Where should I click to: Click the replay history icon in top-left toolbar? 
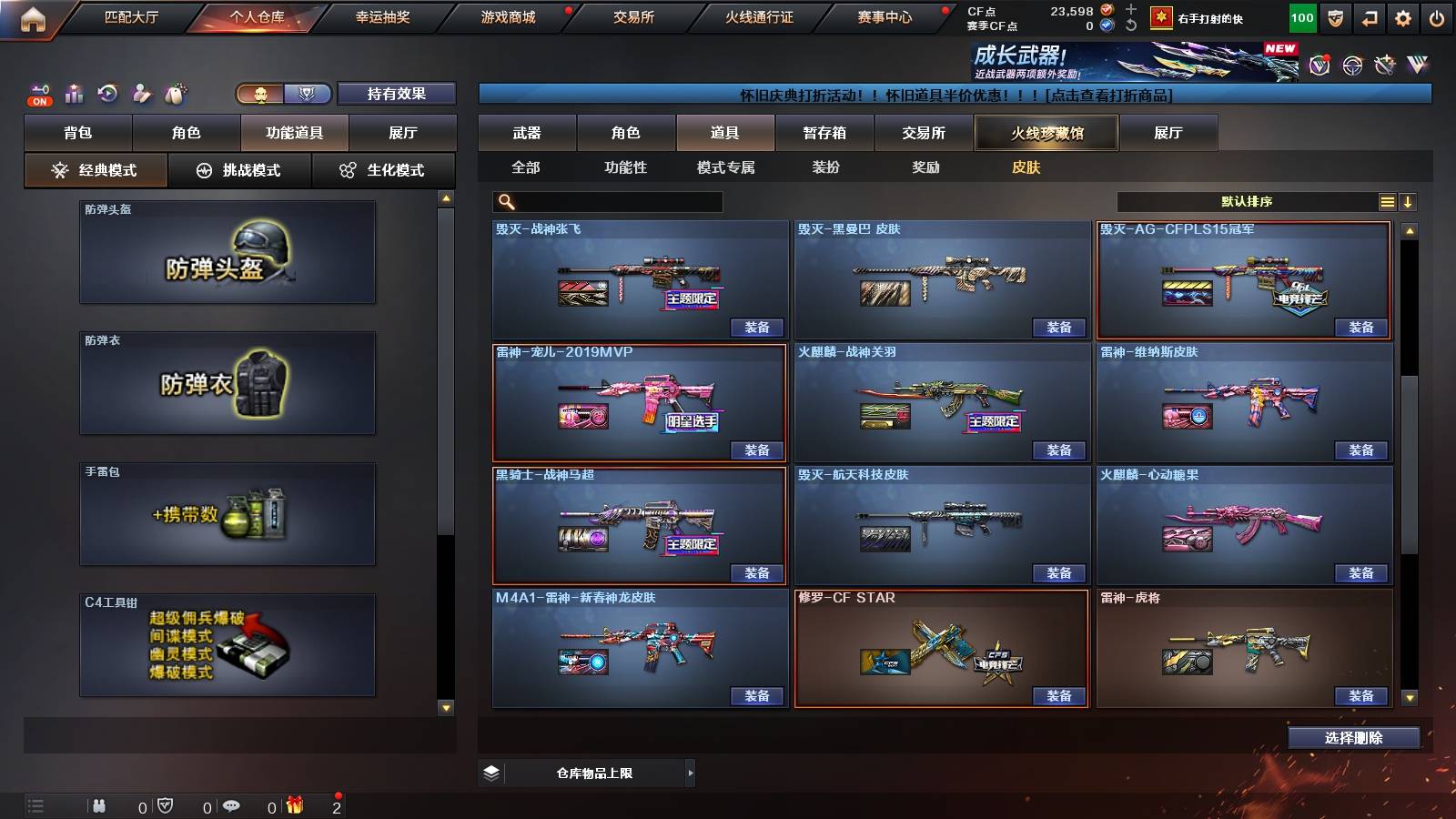pos(106,92)
